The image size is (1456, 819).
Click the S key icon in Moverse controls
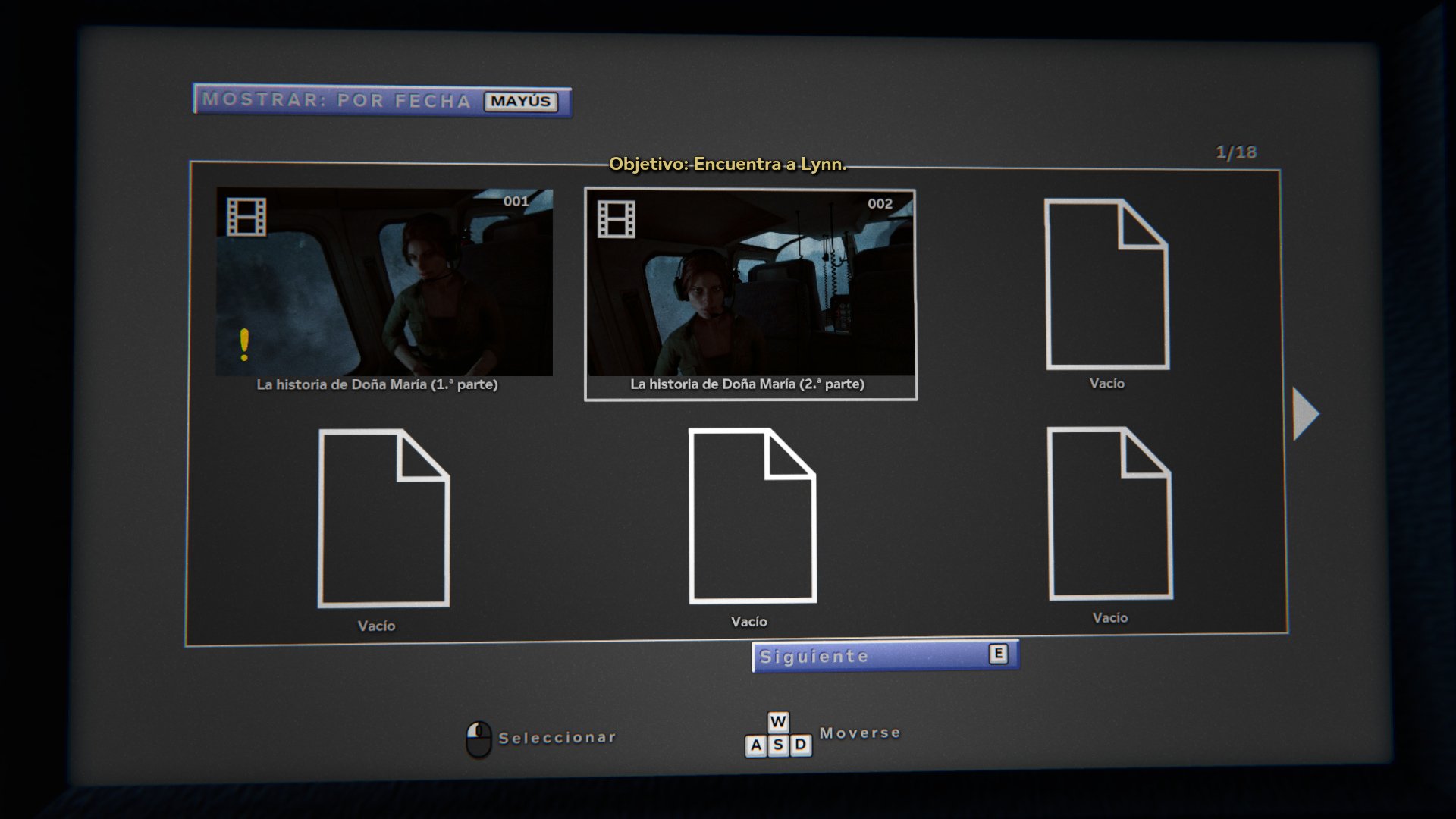(x=777, y=745)
